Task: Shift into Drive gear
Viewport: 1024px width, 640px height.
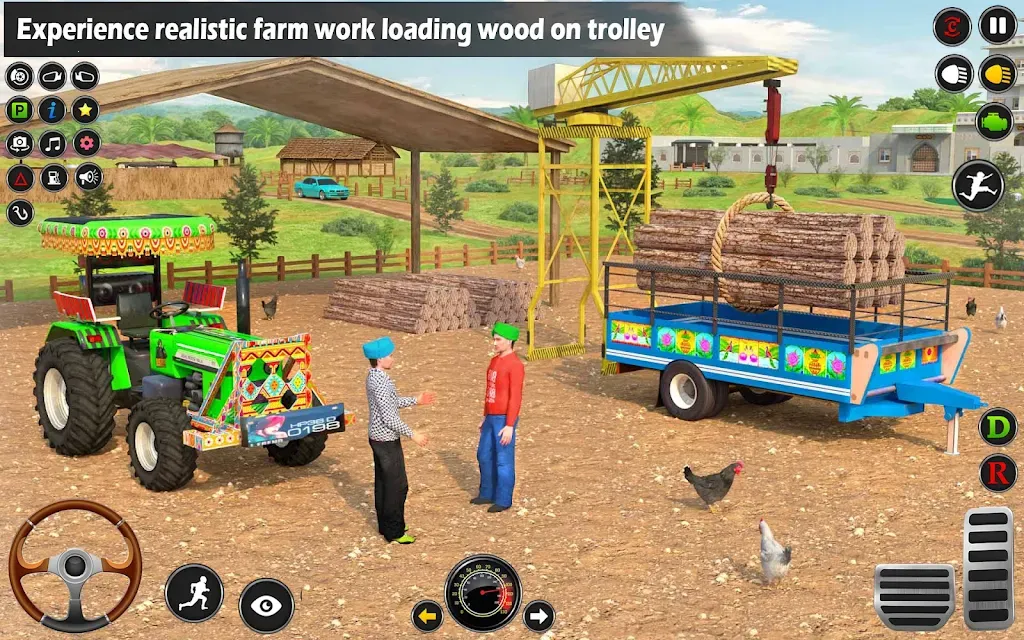Action: coord(997,427)
